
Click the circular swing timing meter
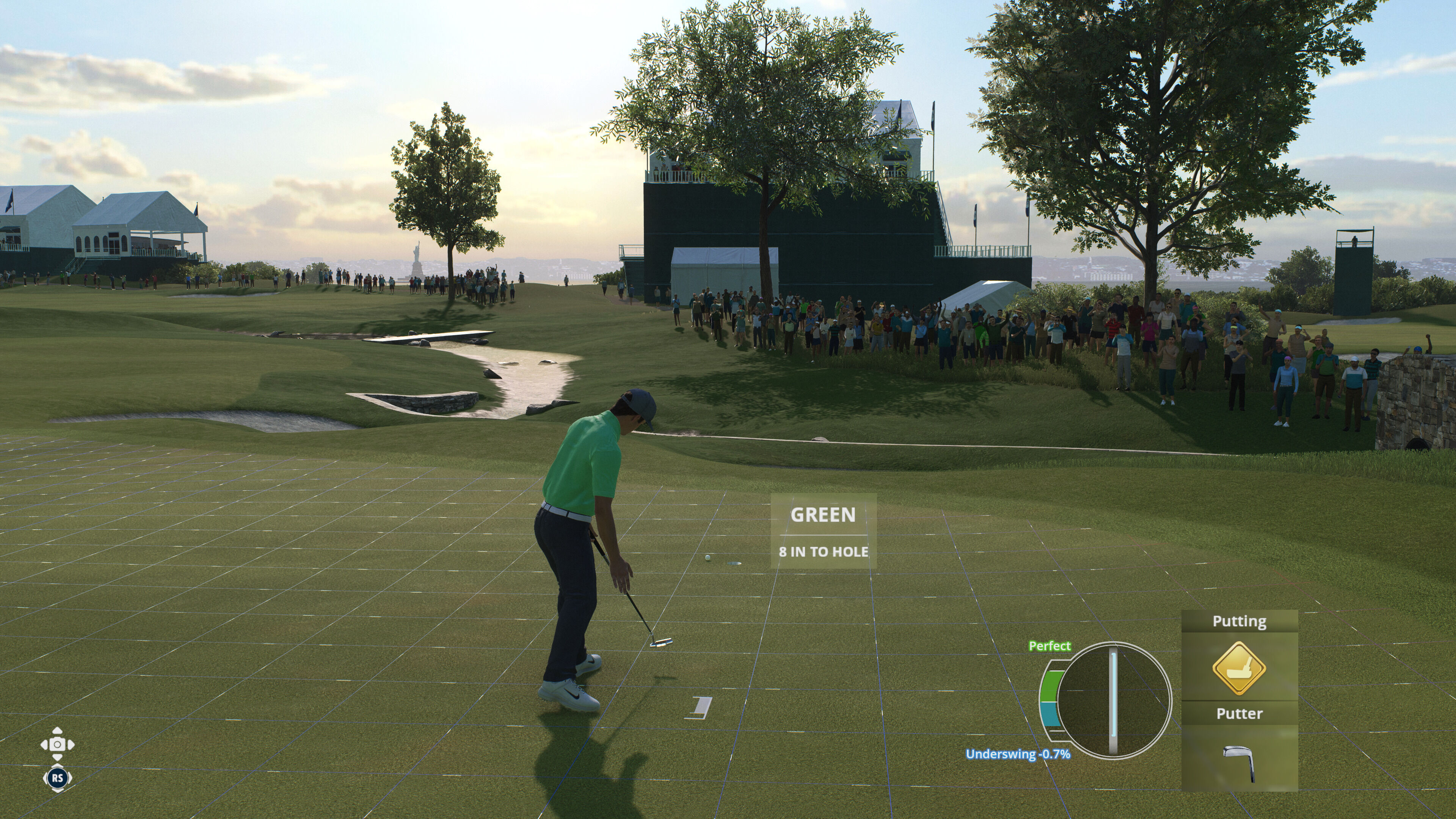point(1113,700)
